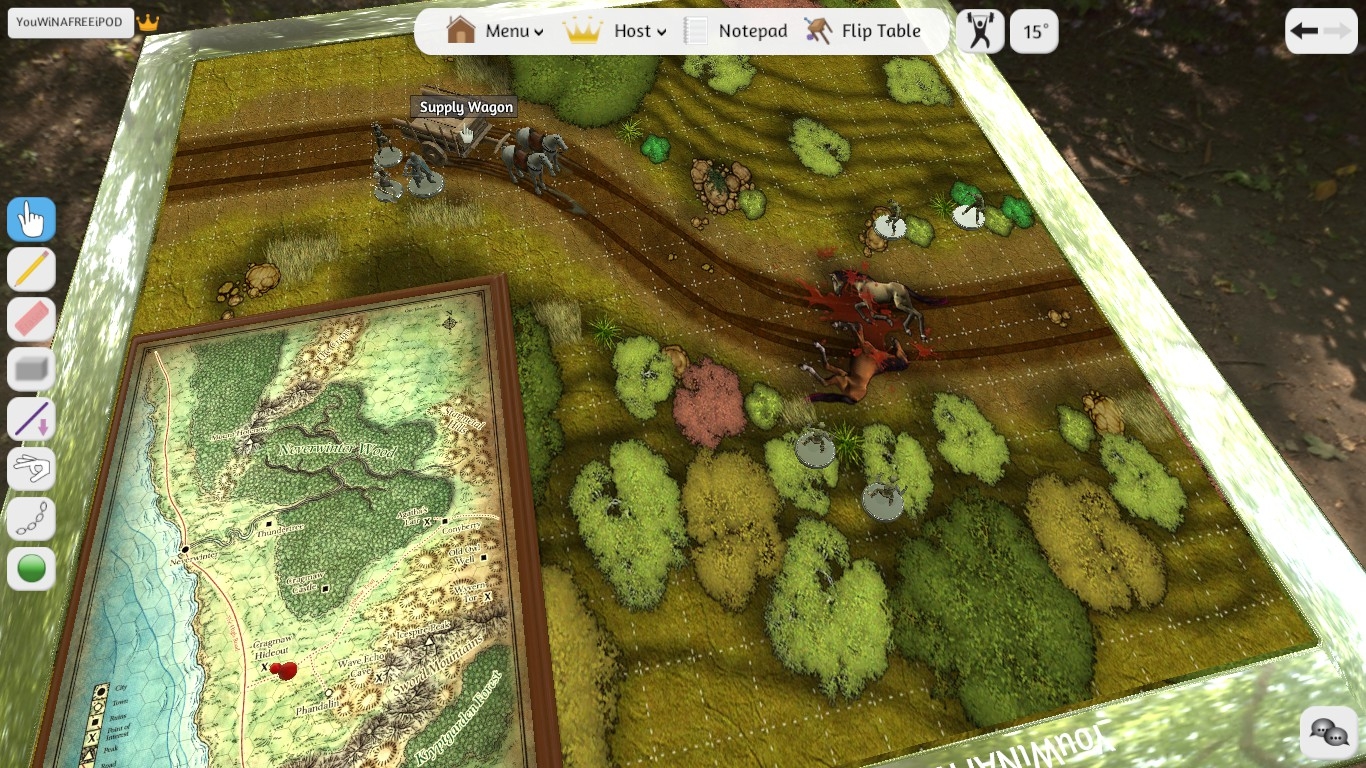Select the pointing hand gesture tool
Image resolution: width=1366 pixels, height=768 pixels.
coord(31,469)
